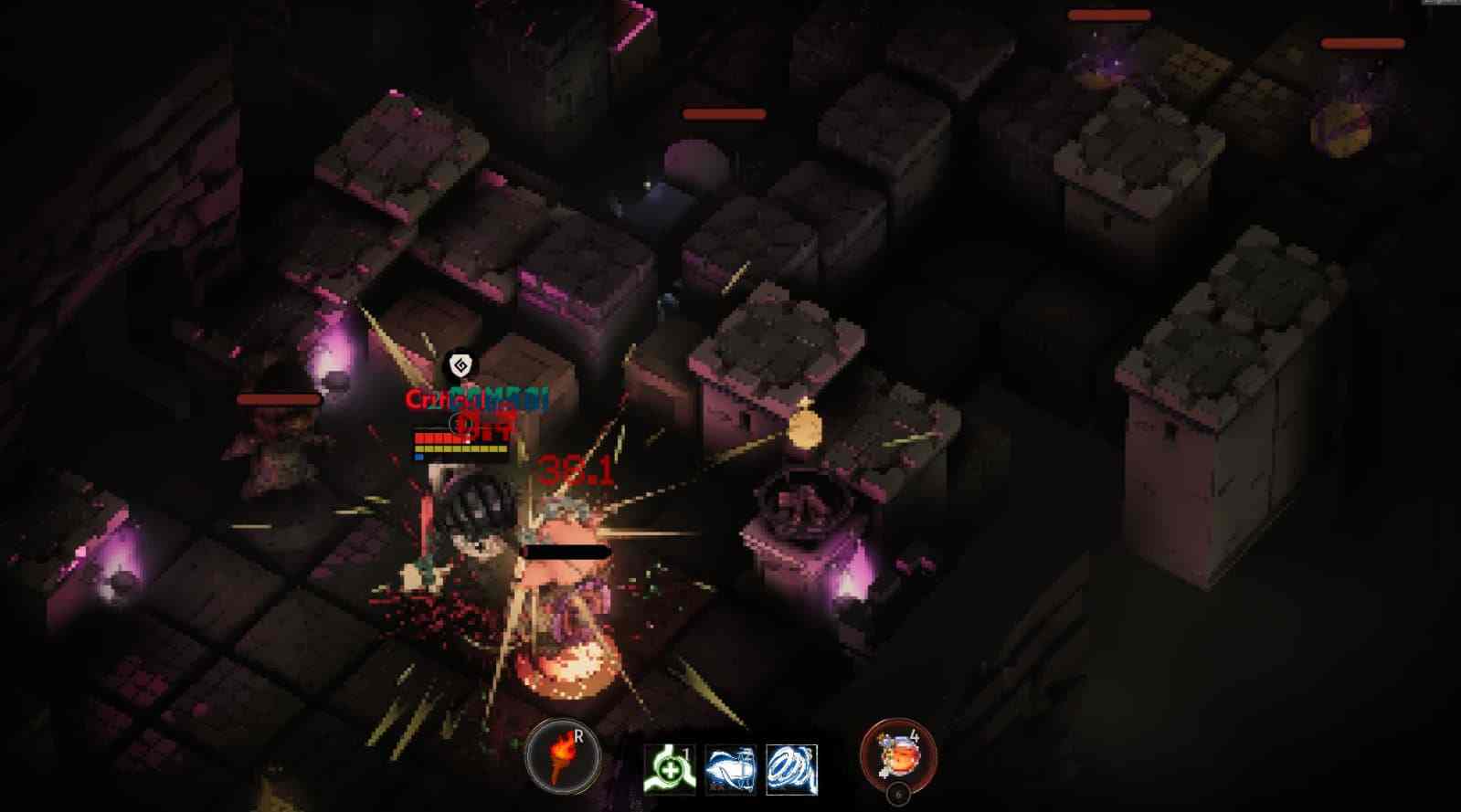
Task: Click the small key icon under the potion flask
Action: 900,793
